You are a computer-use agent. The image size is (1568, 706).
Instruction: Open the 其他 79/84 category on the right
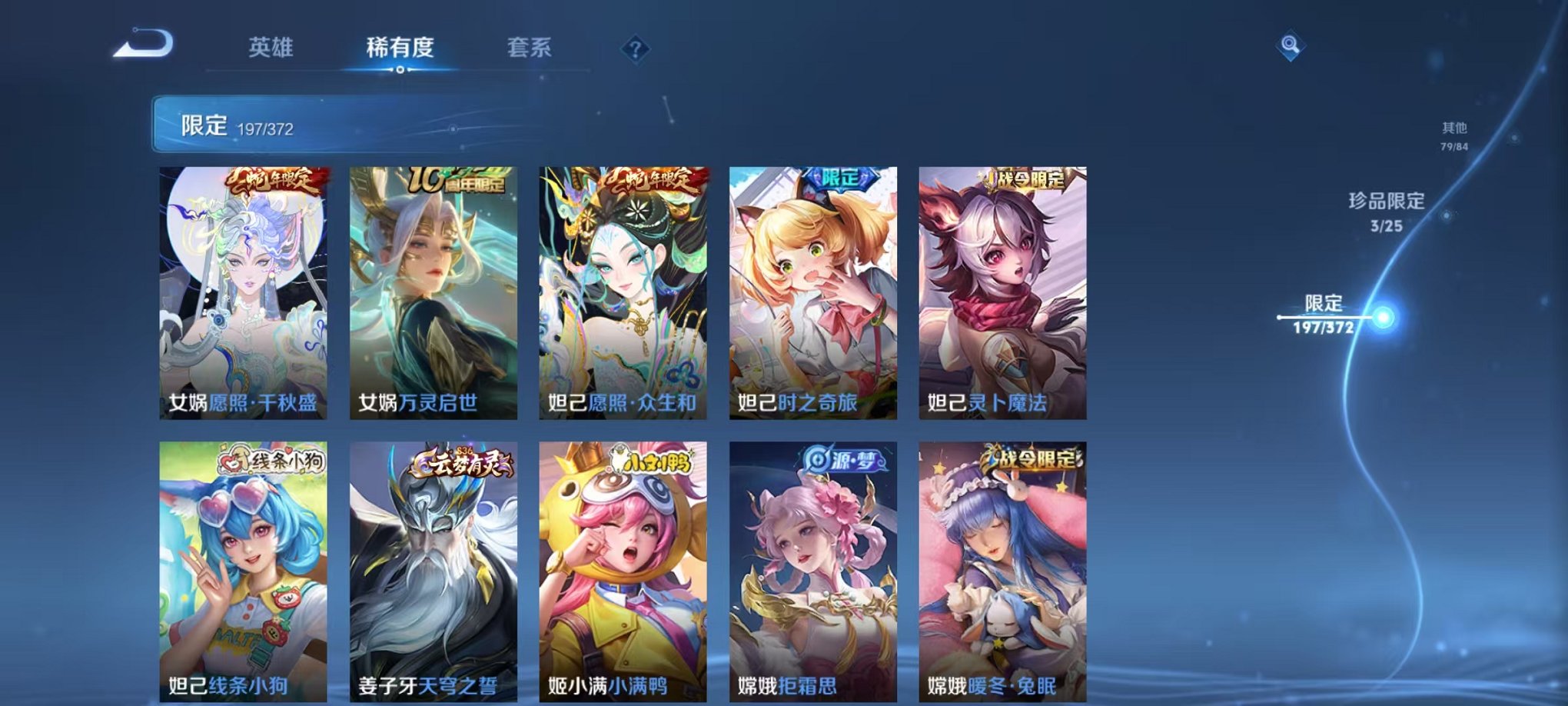click(1453, 137)
